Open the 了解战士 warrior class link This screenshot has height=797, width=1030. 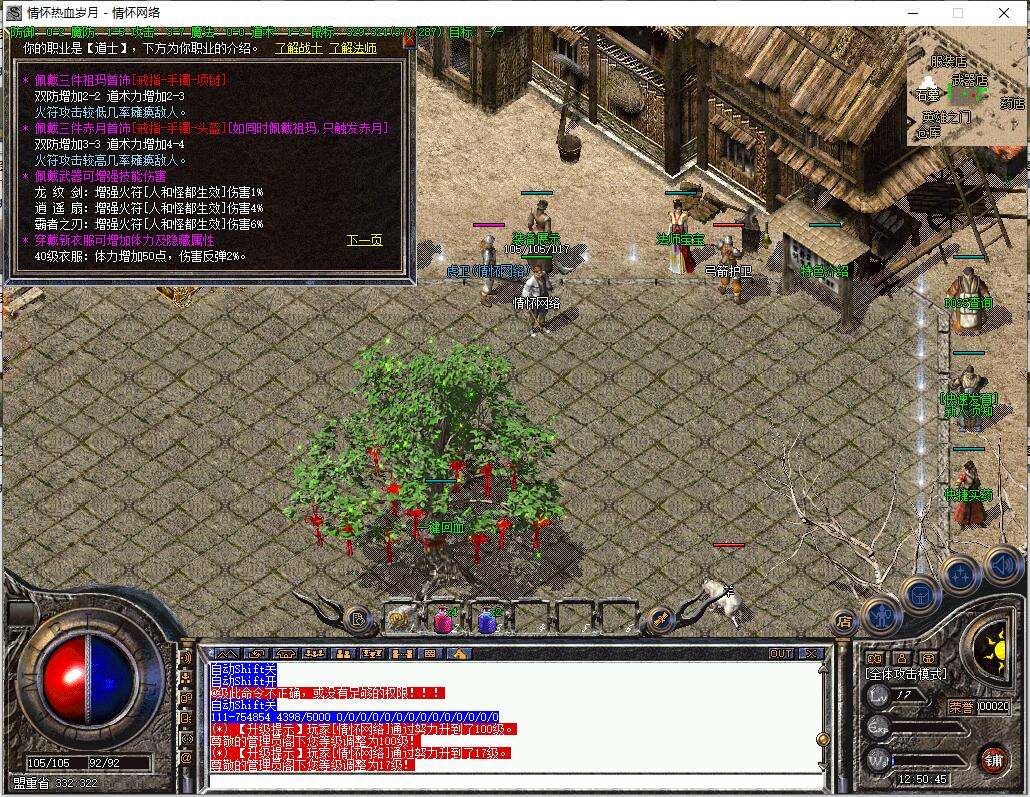point(299,47)
